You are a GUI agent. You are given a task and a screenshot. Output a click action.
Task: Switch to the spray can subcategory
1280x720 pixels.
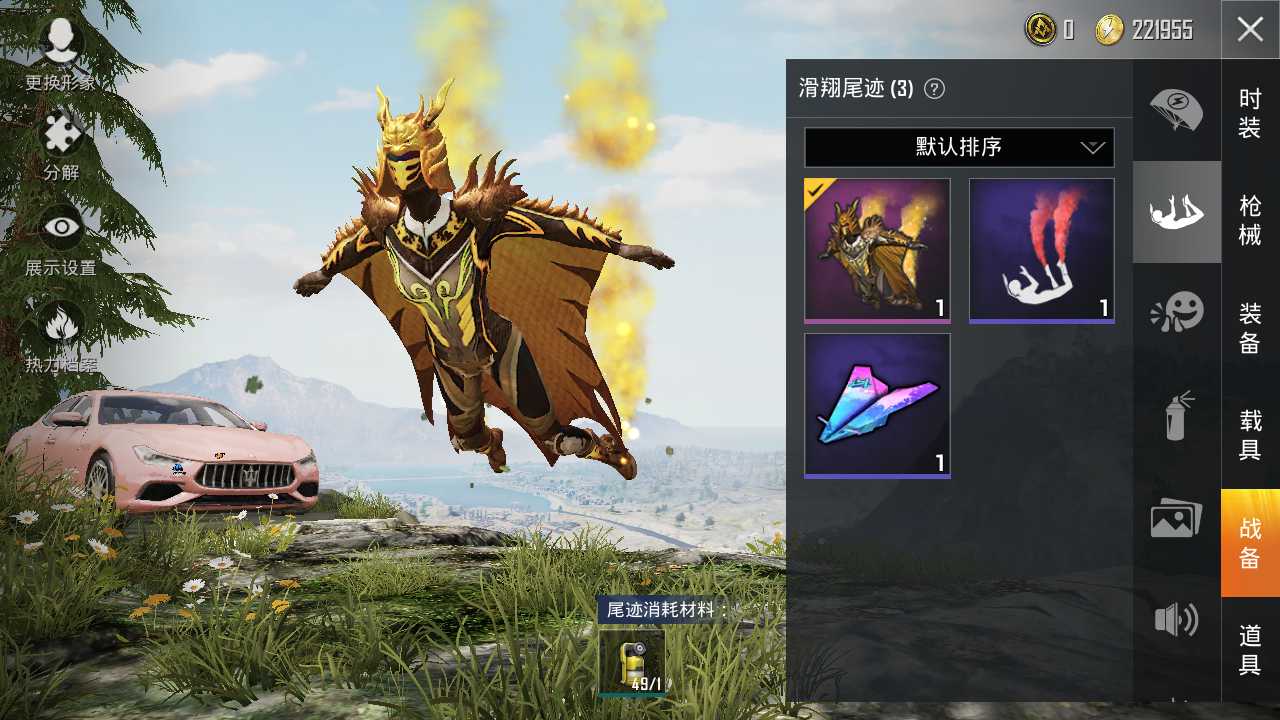coord(1176,415)
